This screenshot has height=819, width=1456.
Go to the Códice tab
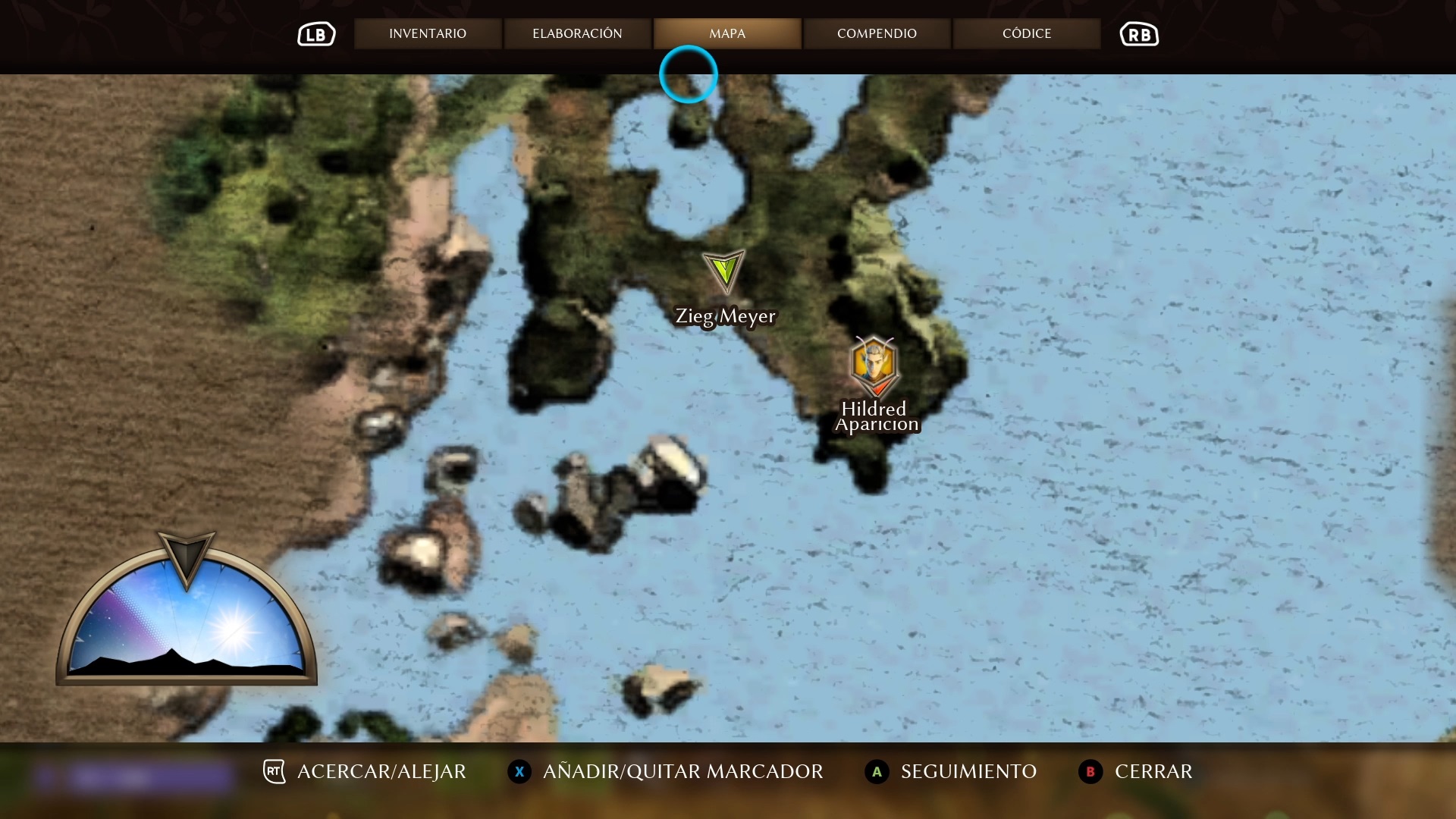[x=1027, y=33]
